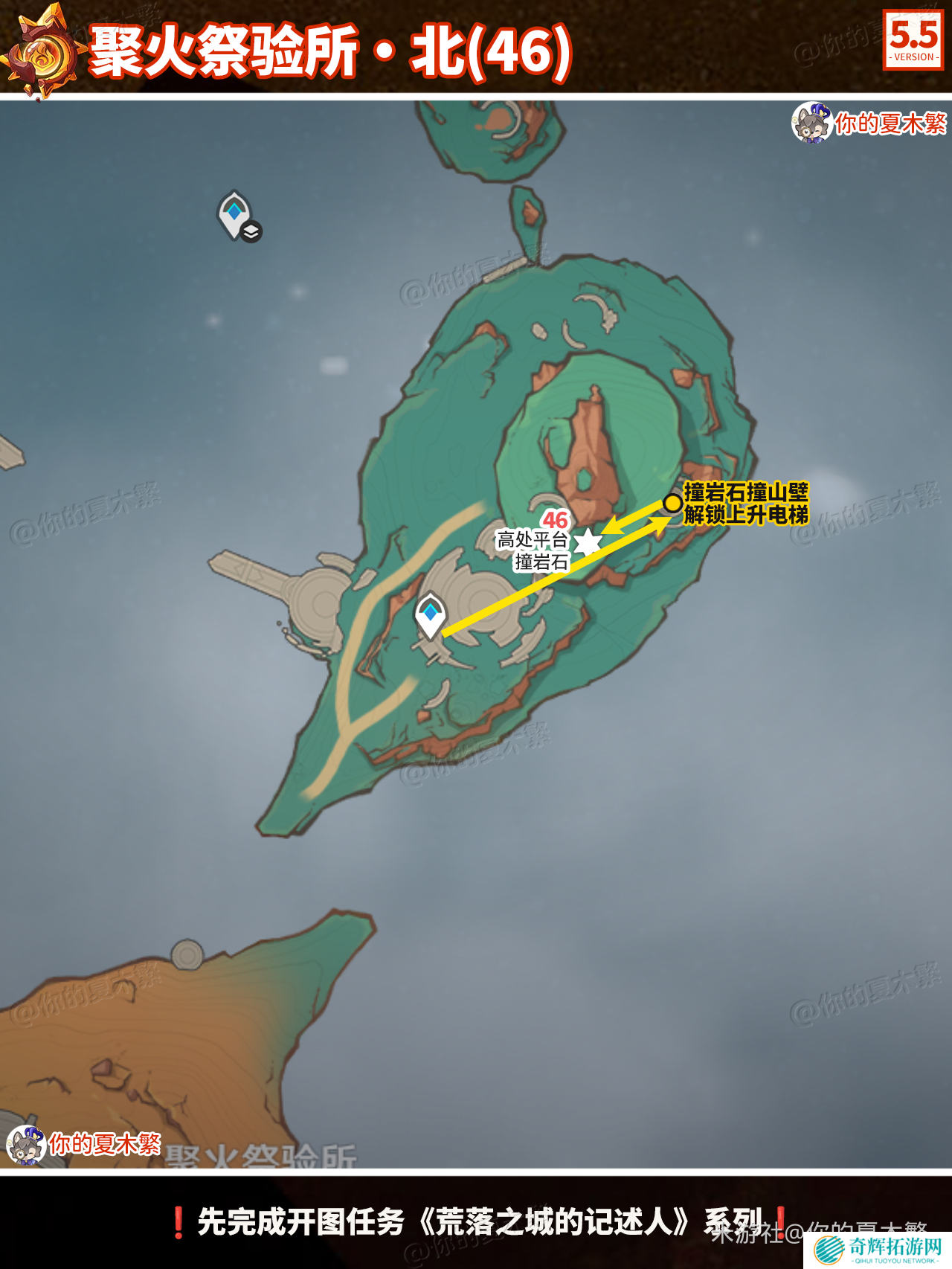This screenshot has width=952, height=1269.
Task: Open the 奇辉拓游网 site logo
Action: [x=879, y=1249]
